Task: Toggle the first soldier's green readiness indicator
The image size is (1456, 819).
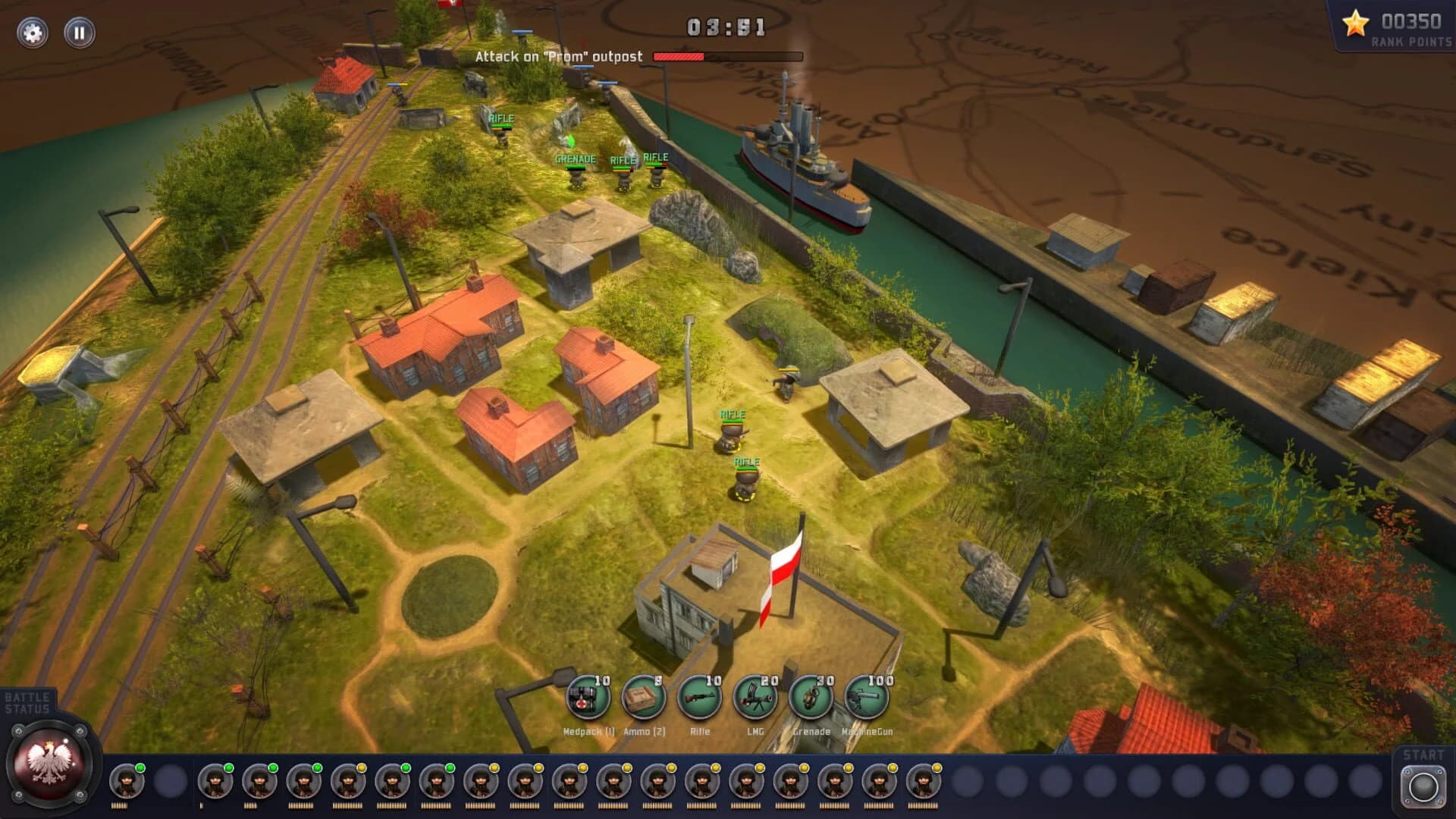Action: pyautogui.click(x=140, y=767)
